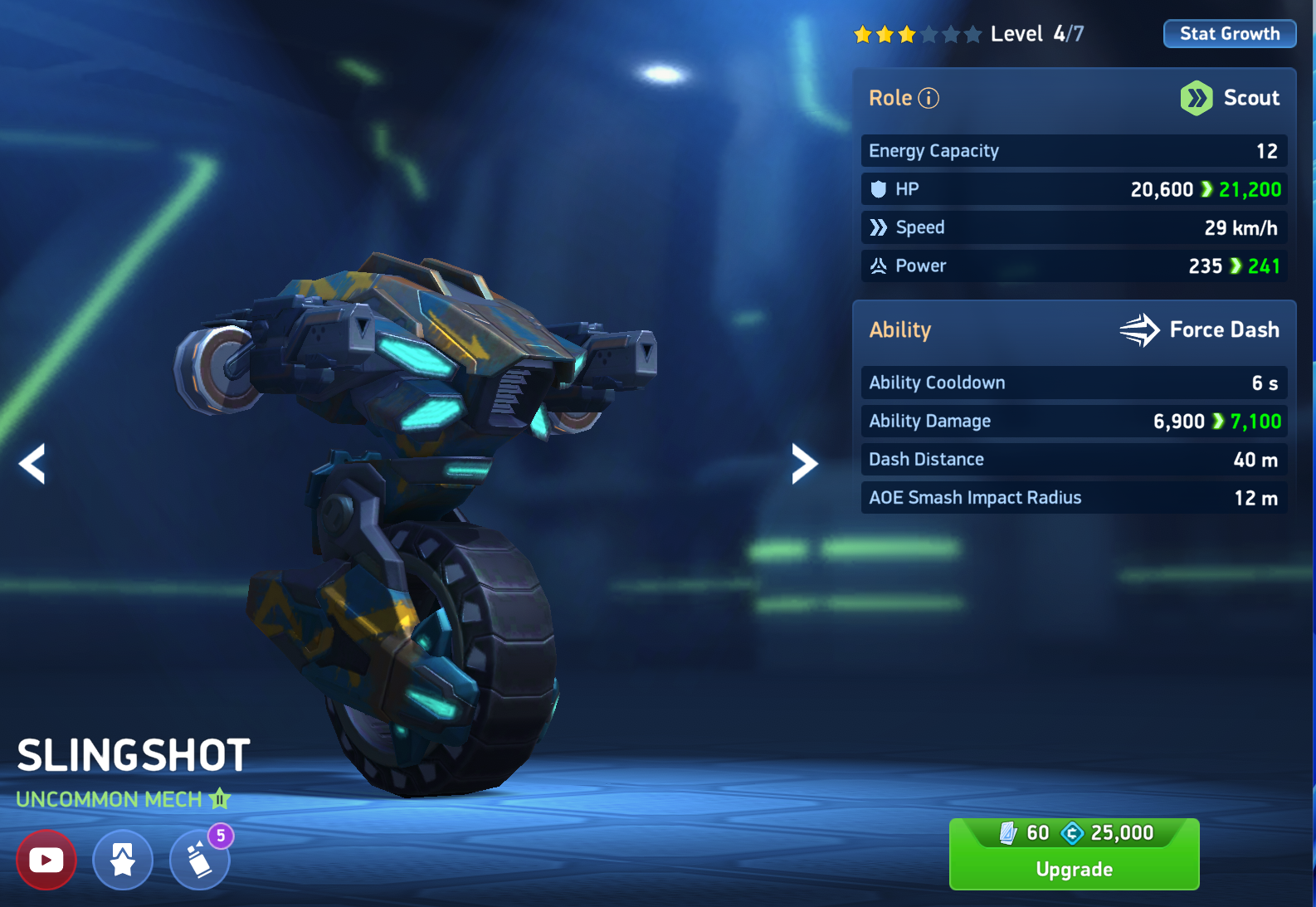Screen dimensions: 1316x907
Task: Select the Force Dash ability icon
Action: (x=1140, y=329)
